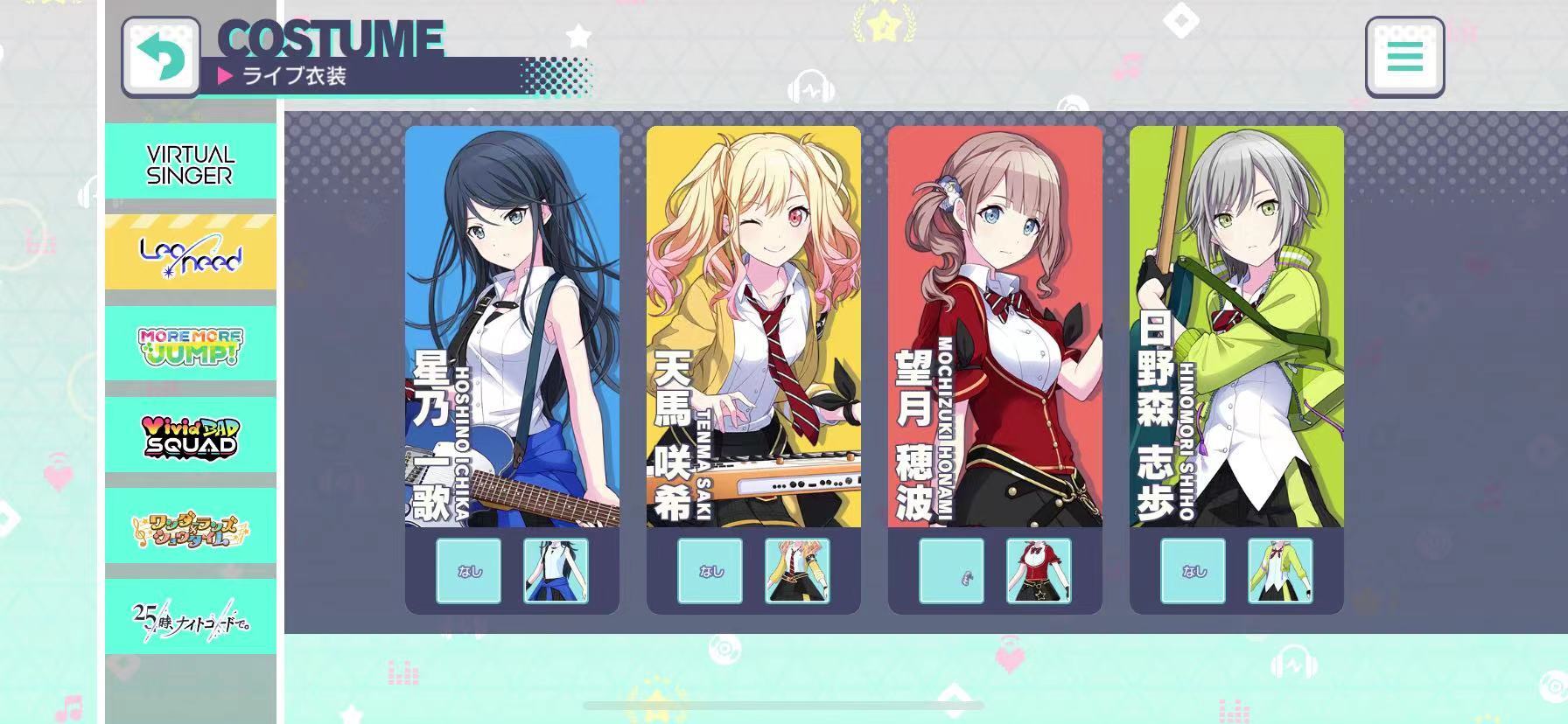The image size is (1568, 724).
Task: Pick Mochizuki Honami's character card
Action: pyautogui.click(x=995, y=326)
